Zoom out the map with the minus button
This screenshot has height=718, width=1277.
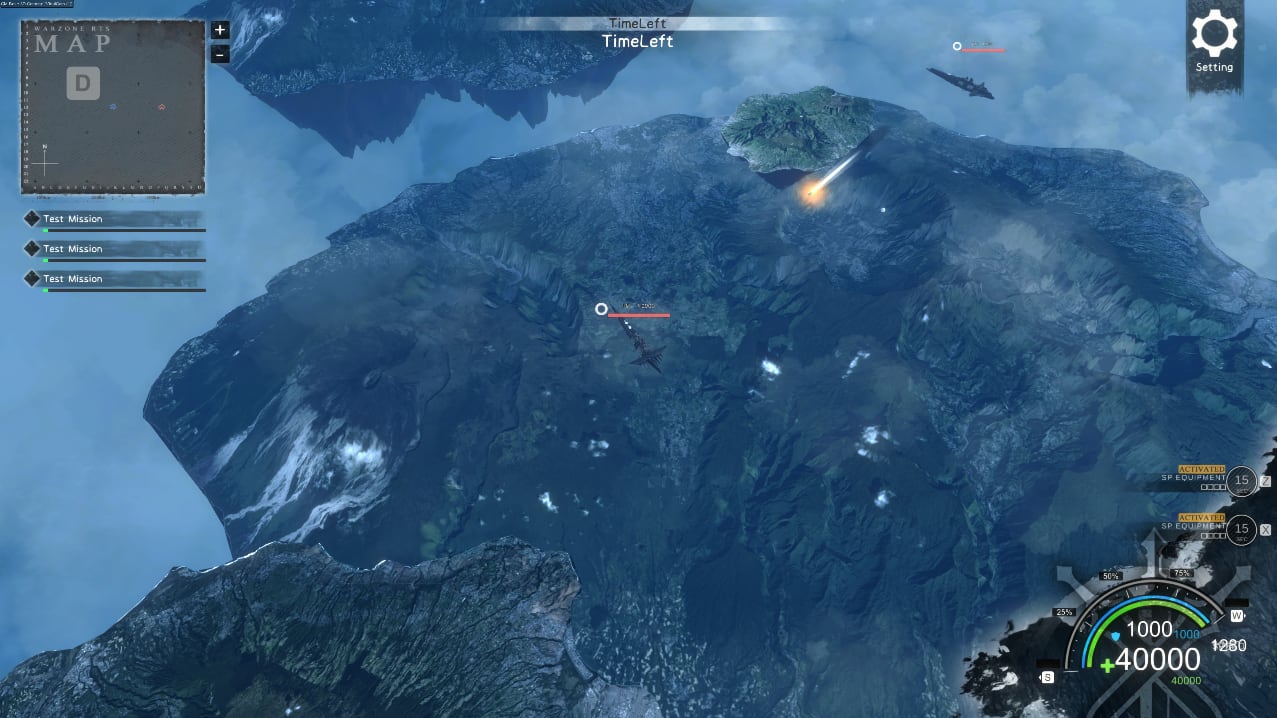click(220, 54)
